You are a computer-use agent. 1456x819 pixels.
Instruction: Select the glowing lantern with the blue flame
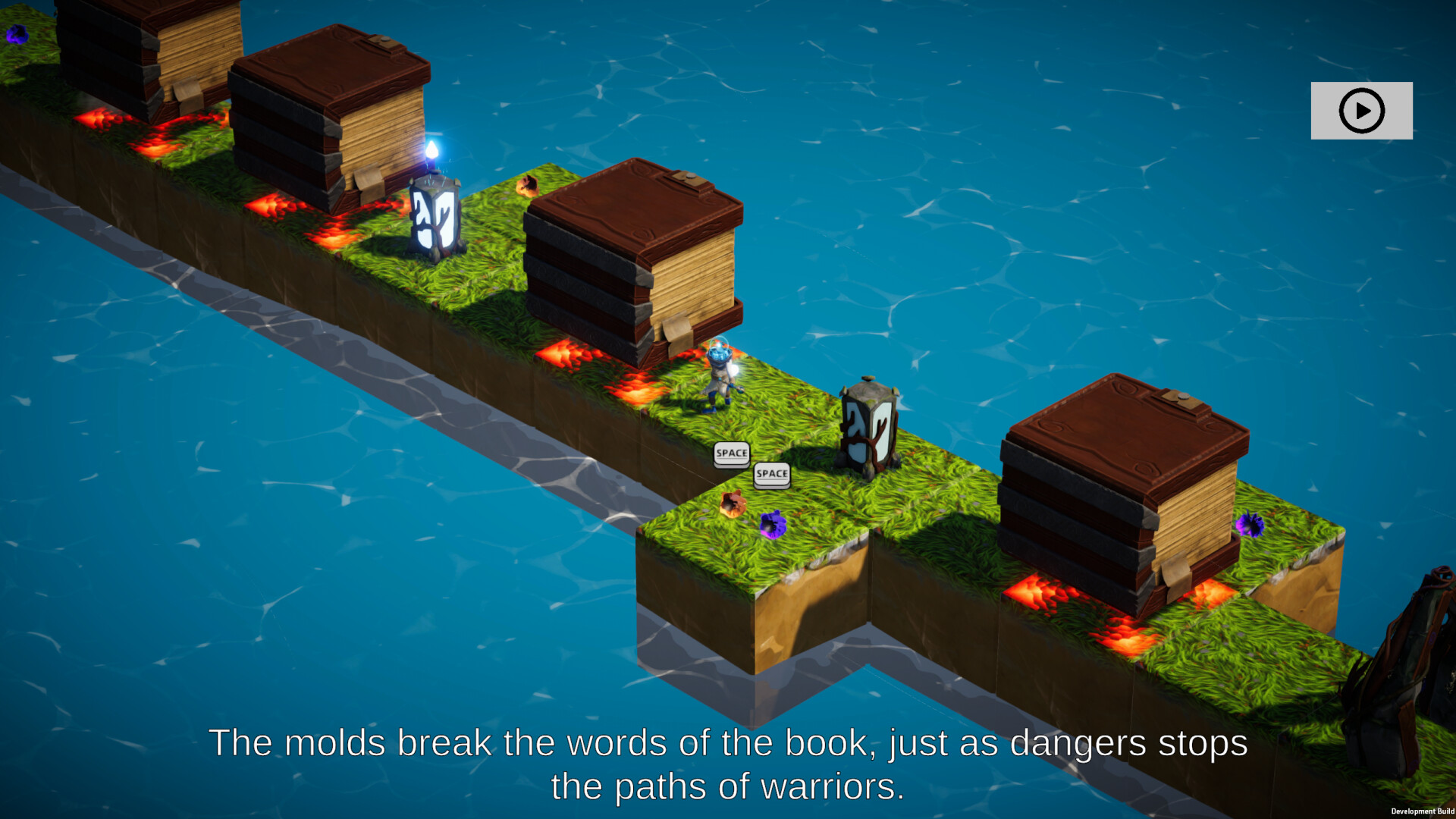pos(434,220)
